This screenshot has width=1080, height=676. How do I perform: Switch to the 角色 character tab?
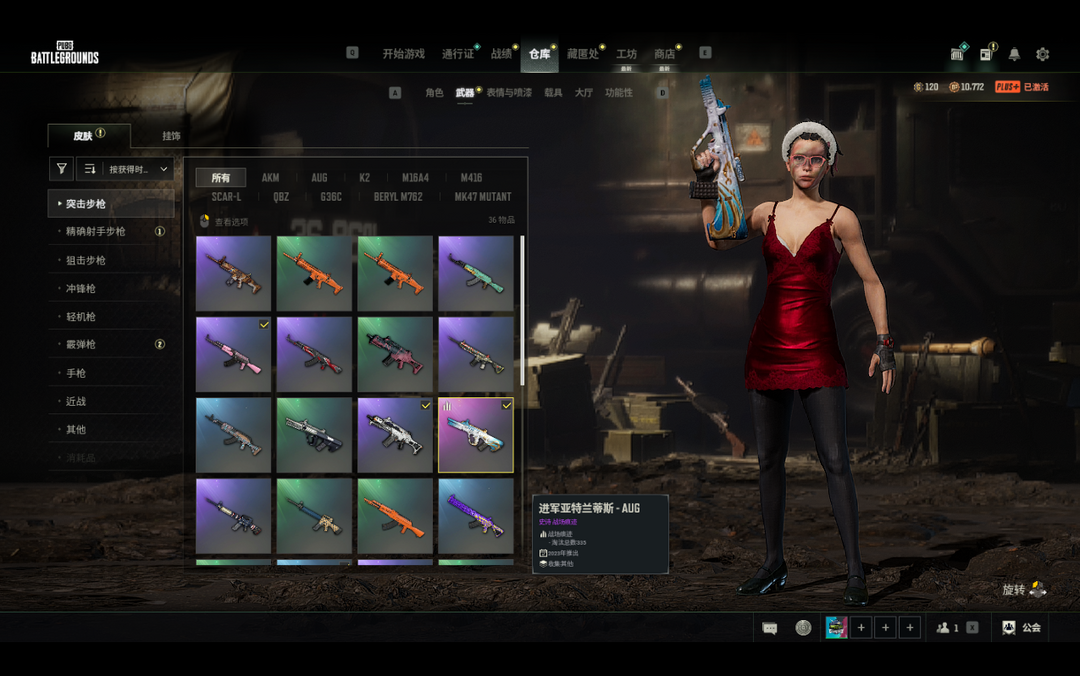click(434, 93)
